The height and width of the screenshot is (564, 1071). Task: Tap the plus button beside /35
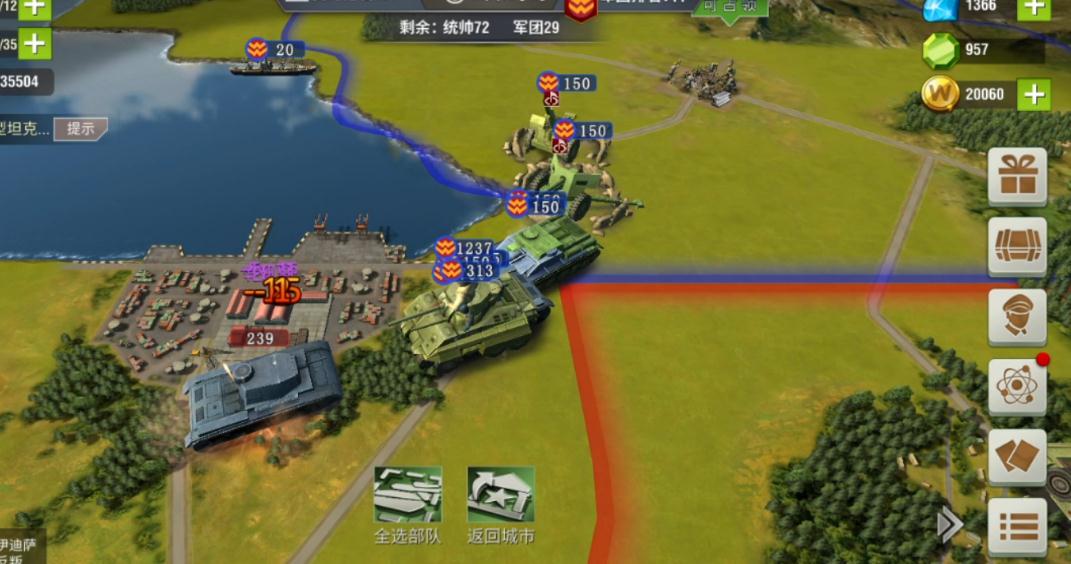(x=35, y=44)
